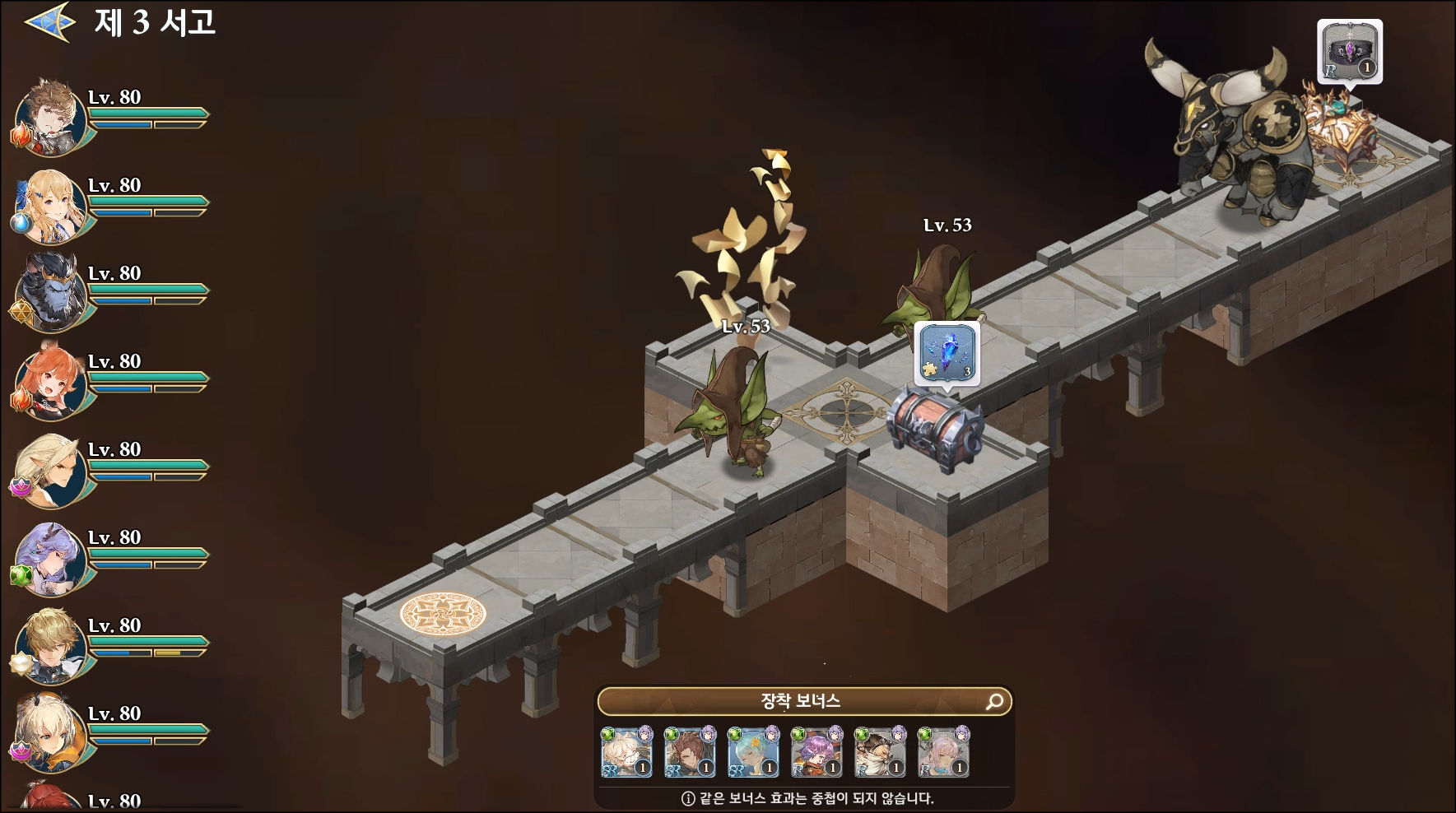The height and width of the screenshot is (813, 1456).
Task: Select the brown-haired hero party portrait
Action: pos(51,117)
